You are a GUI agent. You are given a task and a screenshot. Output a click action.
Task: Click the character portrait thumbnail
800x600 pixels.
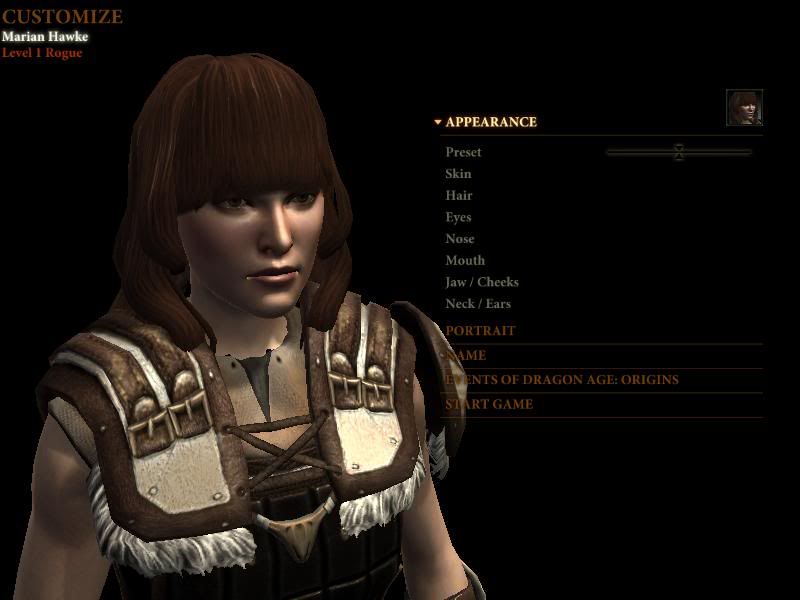(744, 108)
